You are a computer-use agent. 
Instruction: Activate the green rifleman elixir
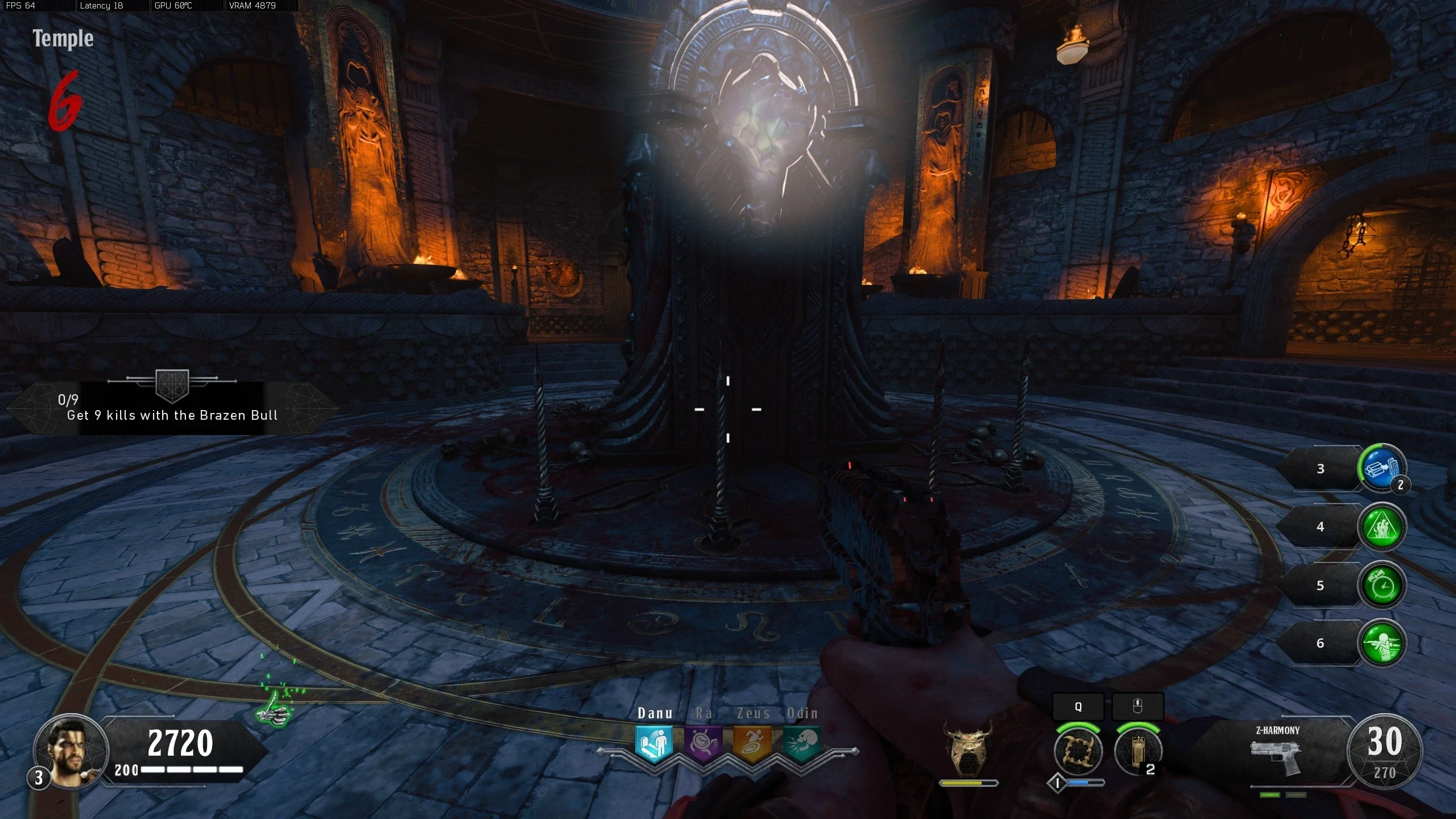point(1381,643)
